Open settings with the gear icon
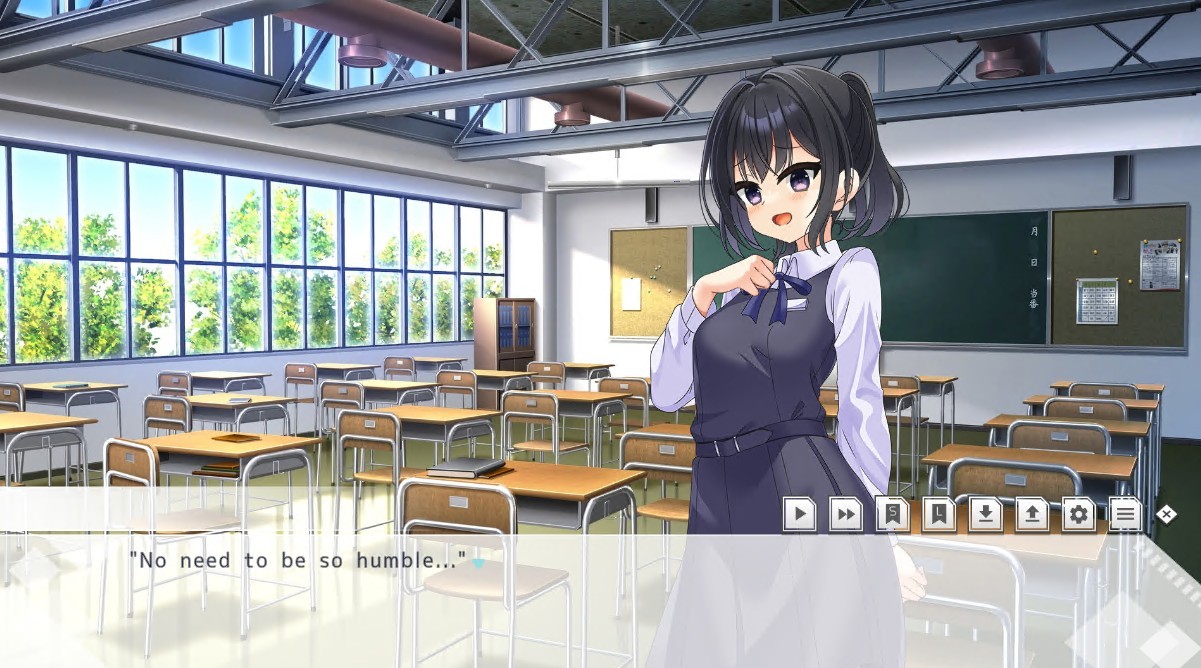This screenshot has width=1201, height=668. tap(1078, 514)
